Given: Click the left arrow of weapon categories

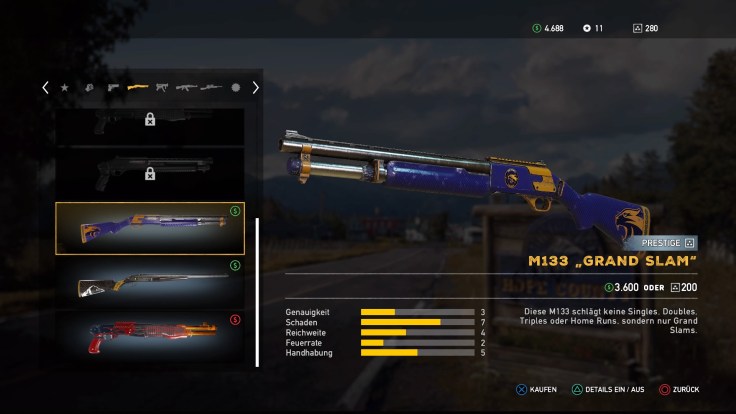Looking at the screenshot, I should coord(45,88).
